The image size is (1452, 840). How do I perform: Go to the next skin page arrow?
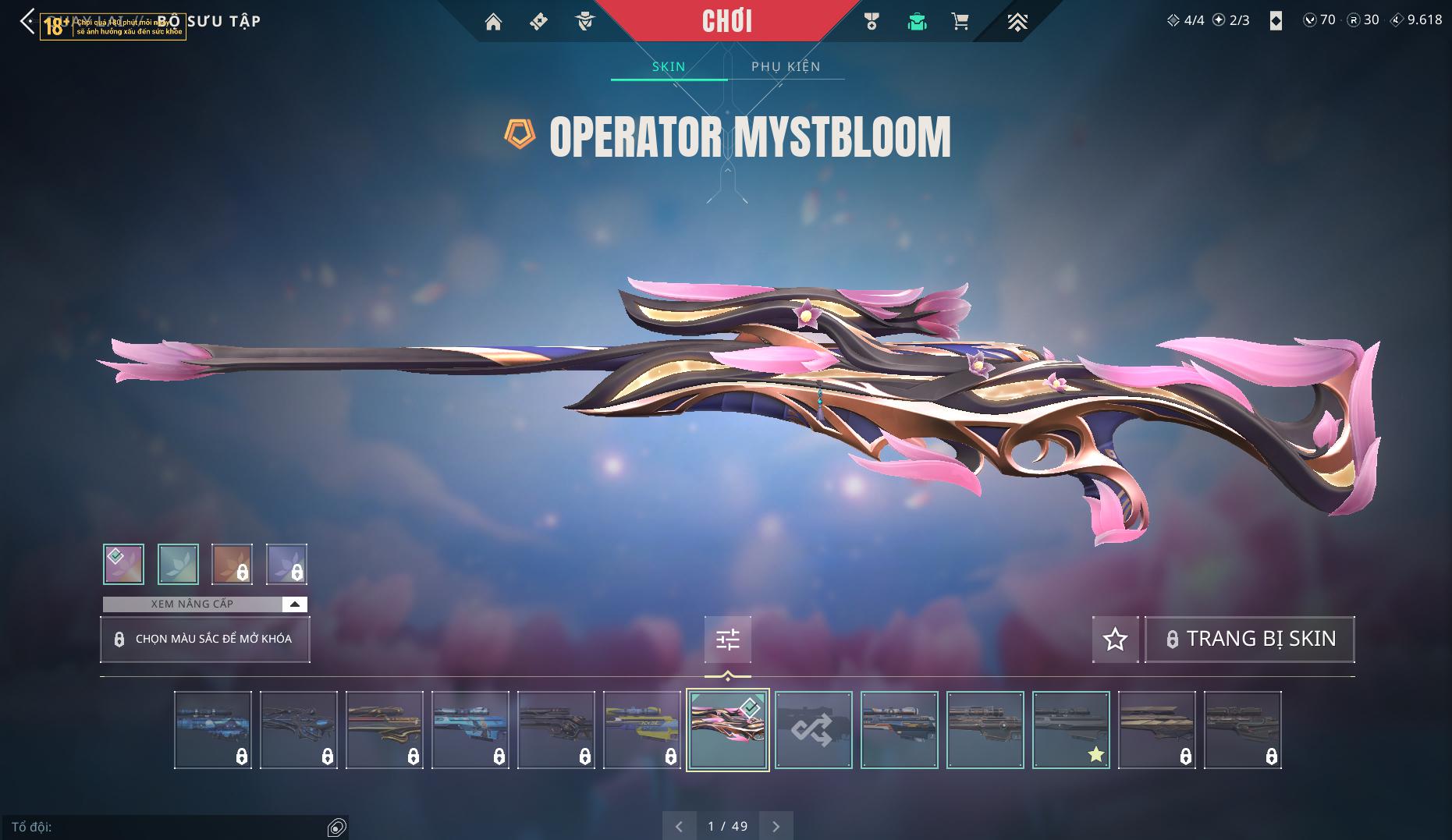(776, 826)
